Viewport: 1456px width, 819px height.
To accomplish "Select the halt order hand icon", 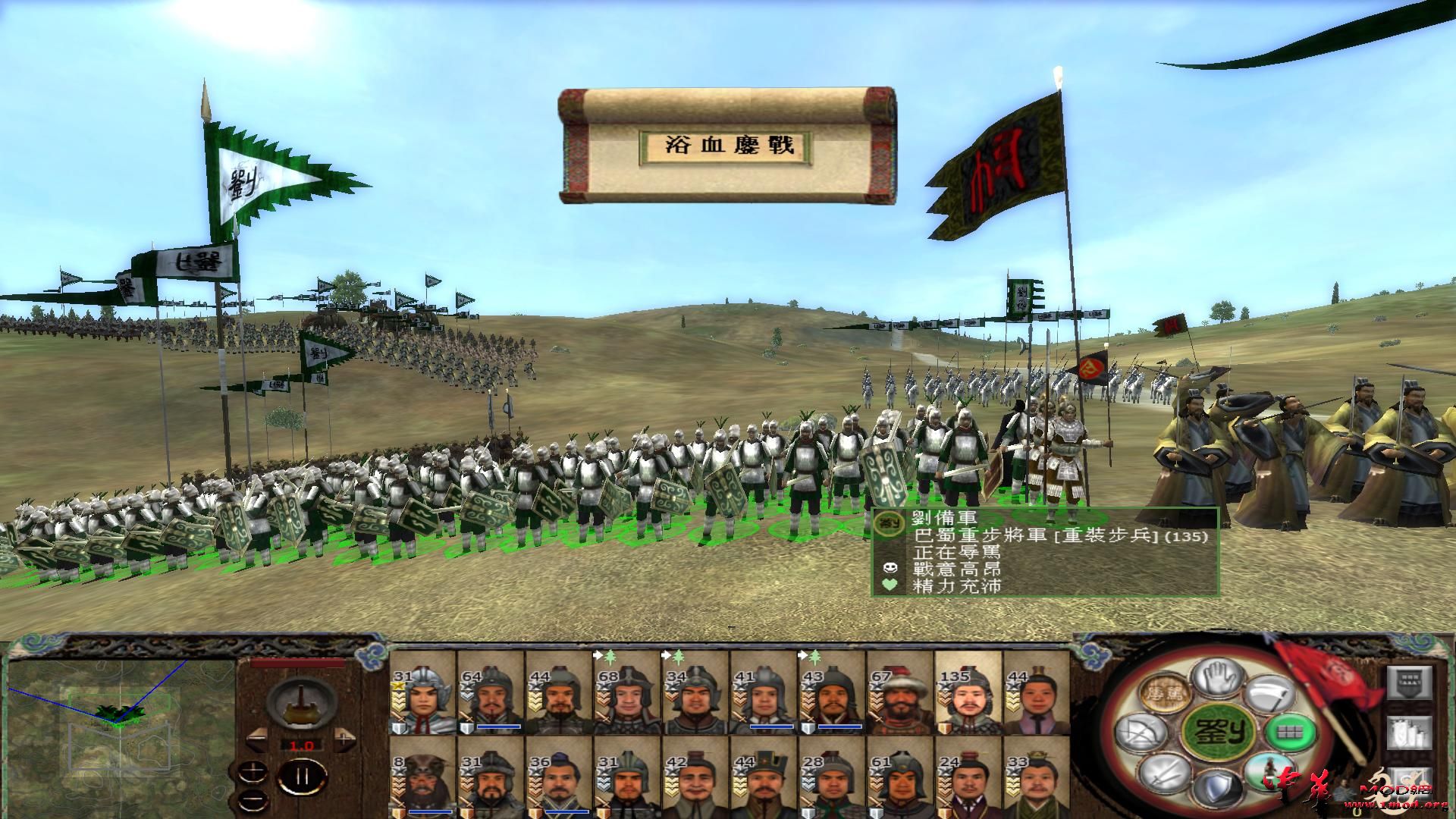I will 1219,679.
